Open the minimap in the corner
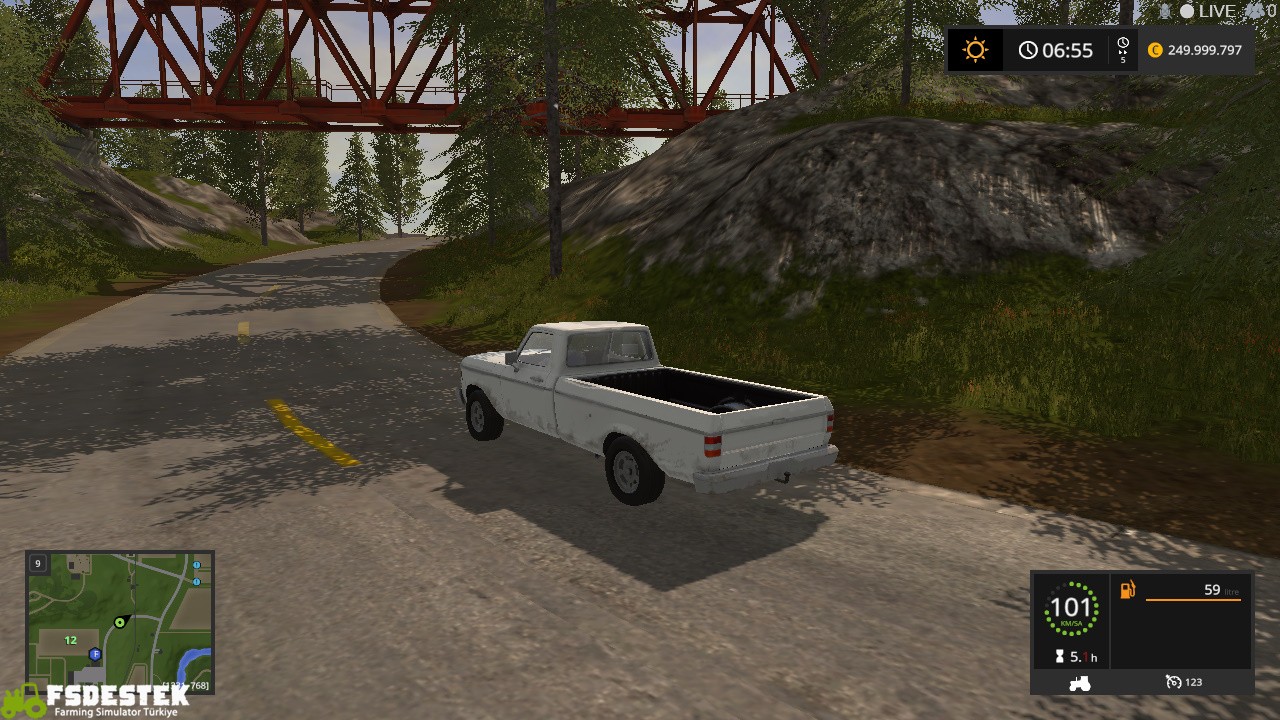1280x720 pixels. 120,620
